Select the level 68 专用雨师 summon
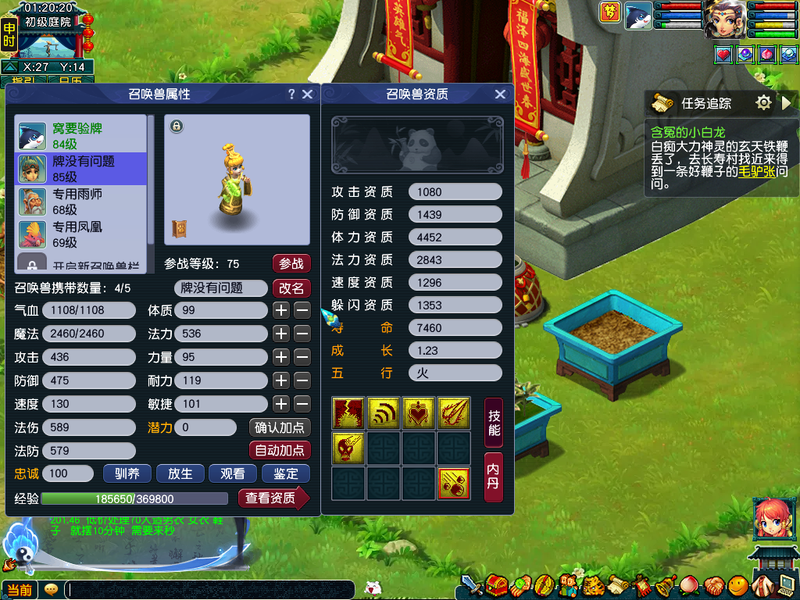 coord(80,202)
